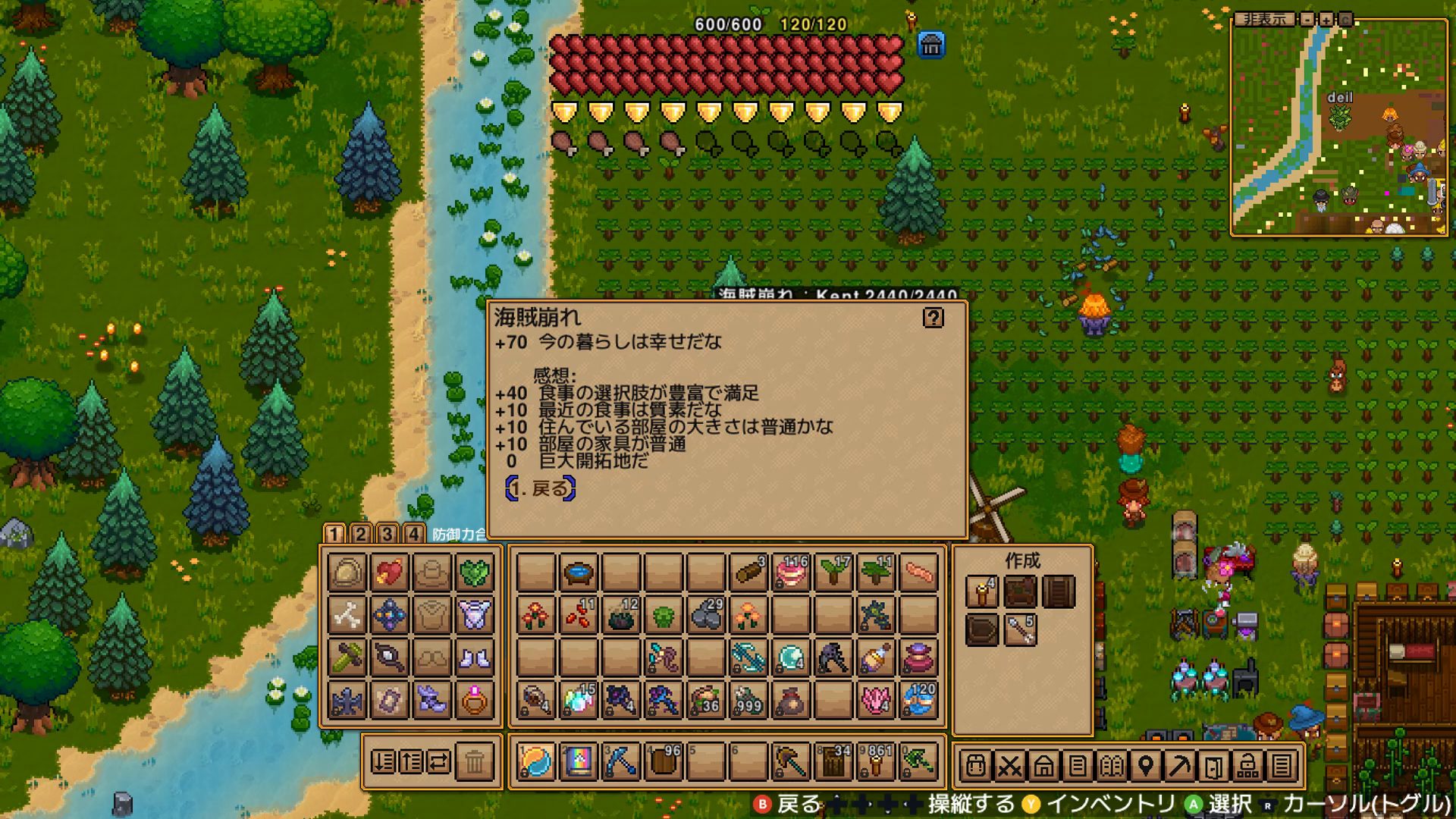Hide the minimap with 非表示 button
The image size is (1456, 819).
(x=1264, y=19)
